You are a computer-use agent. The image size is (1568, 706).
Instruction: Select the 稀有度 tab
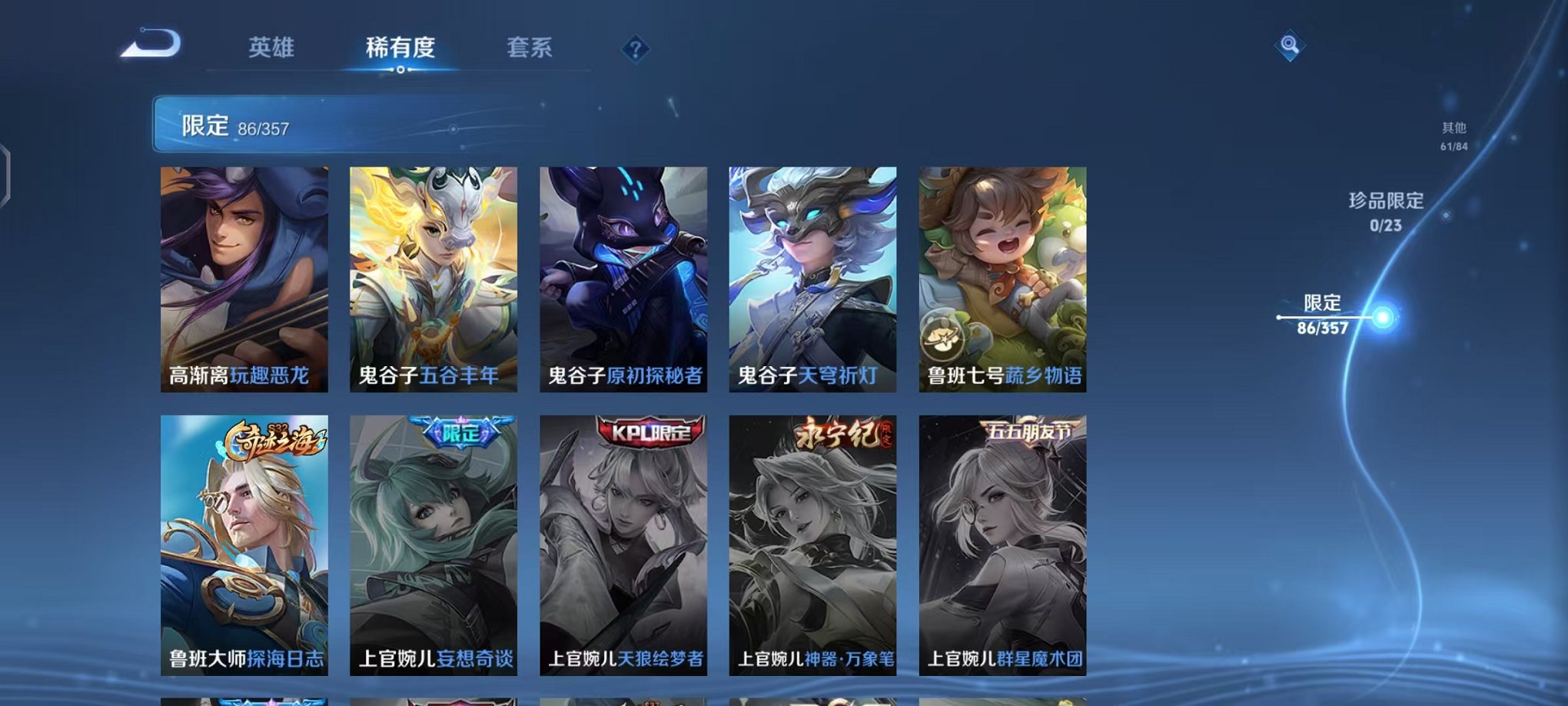(x=400, y=47)
